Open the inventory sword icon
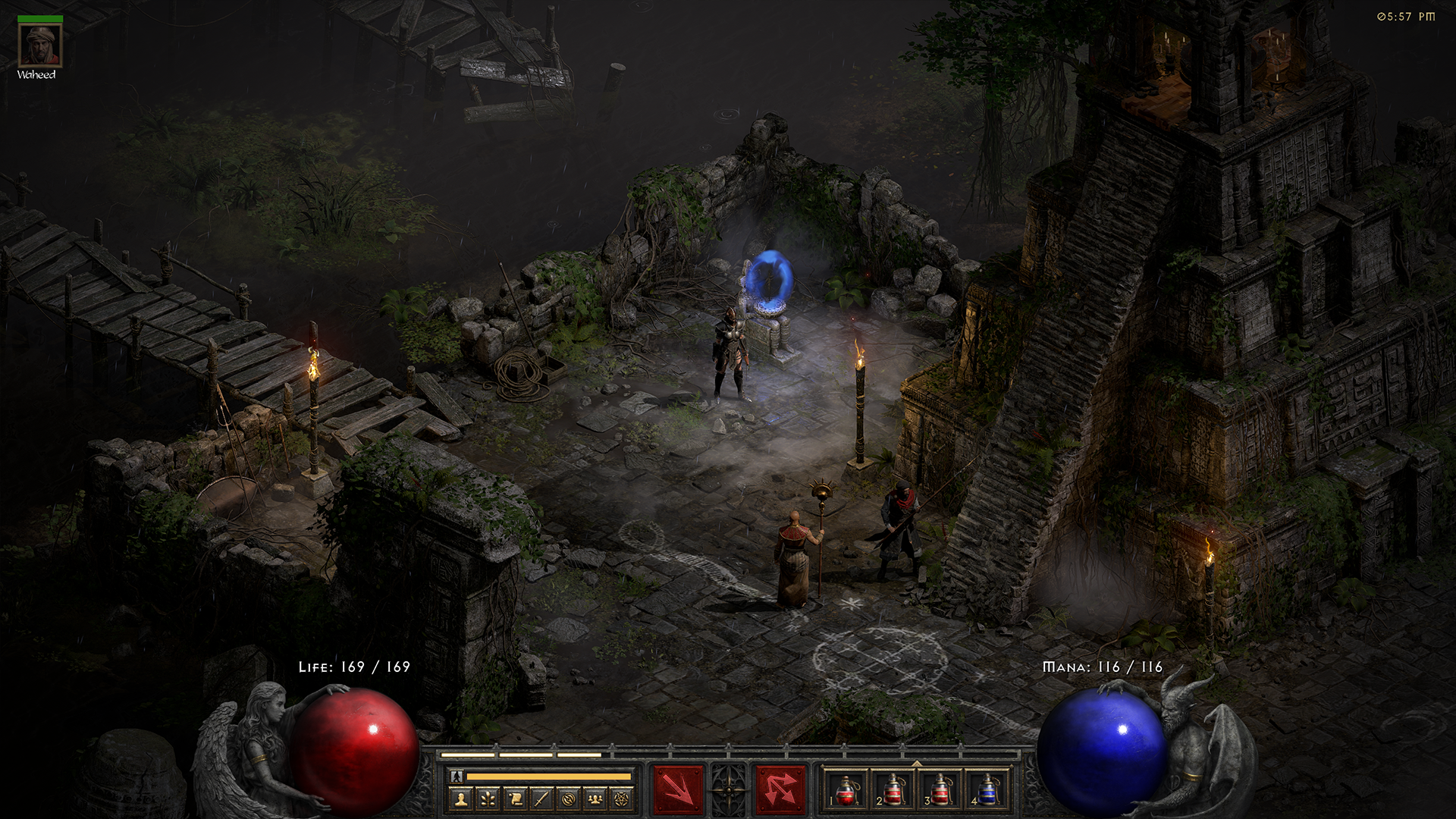 pos(541,799)
